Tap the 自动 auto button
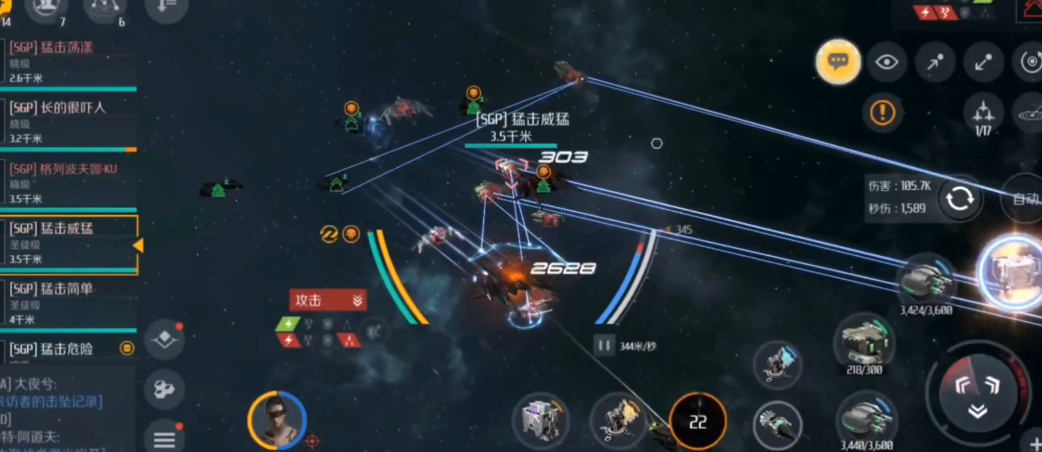The width and height of the screenshot is (1042, 452). (x=1026, y=199)
